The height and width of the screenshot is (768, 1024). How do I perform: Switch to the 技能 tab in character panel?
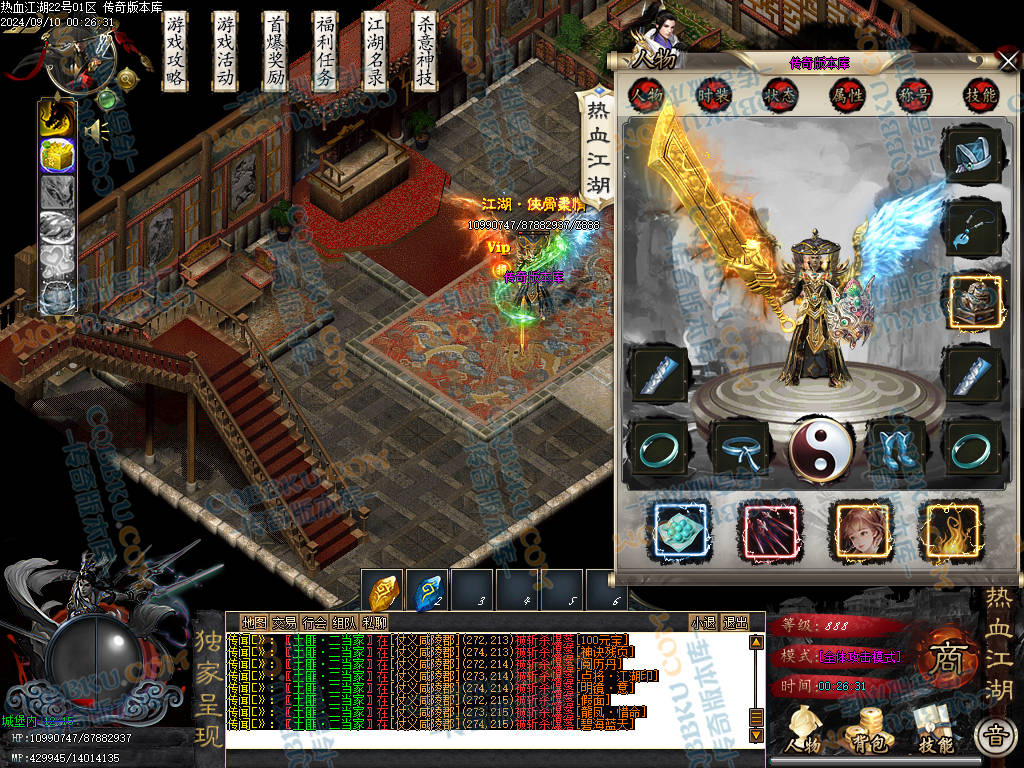pyautogui.click(x=980, y=95)
